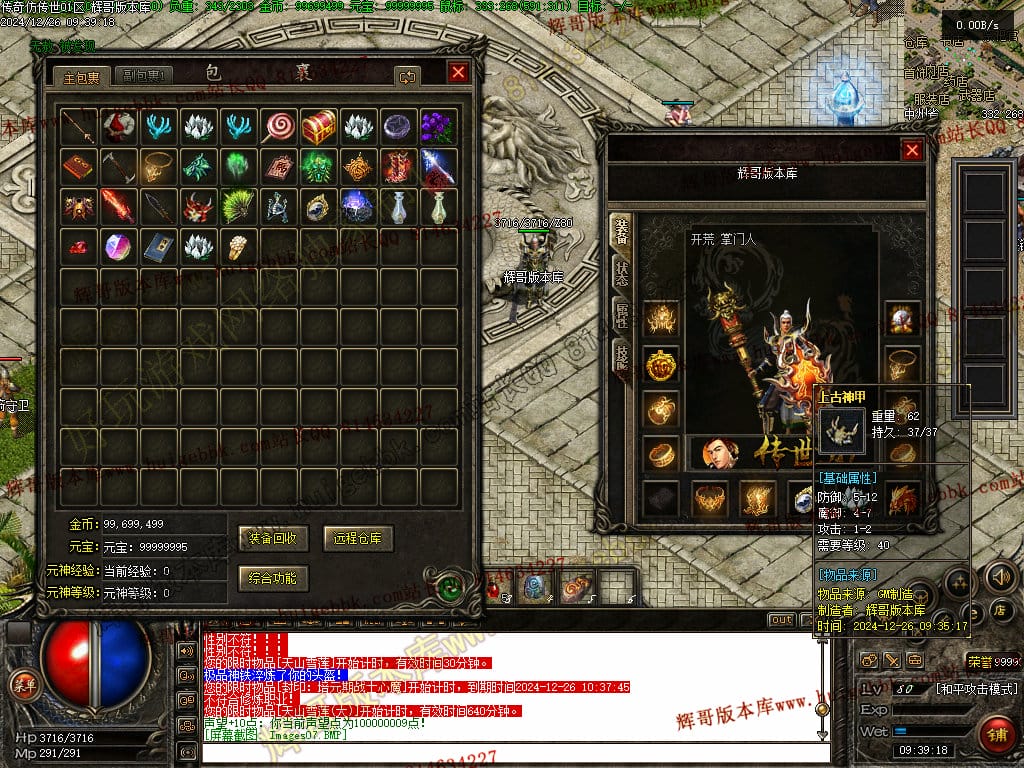Close the inventory bag window
This screenshot has height=768, width=1024.
pos(458,73)
